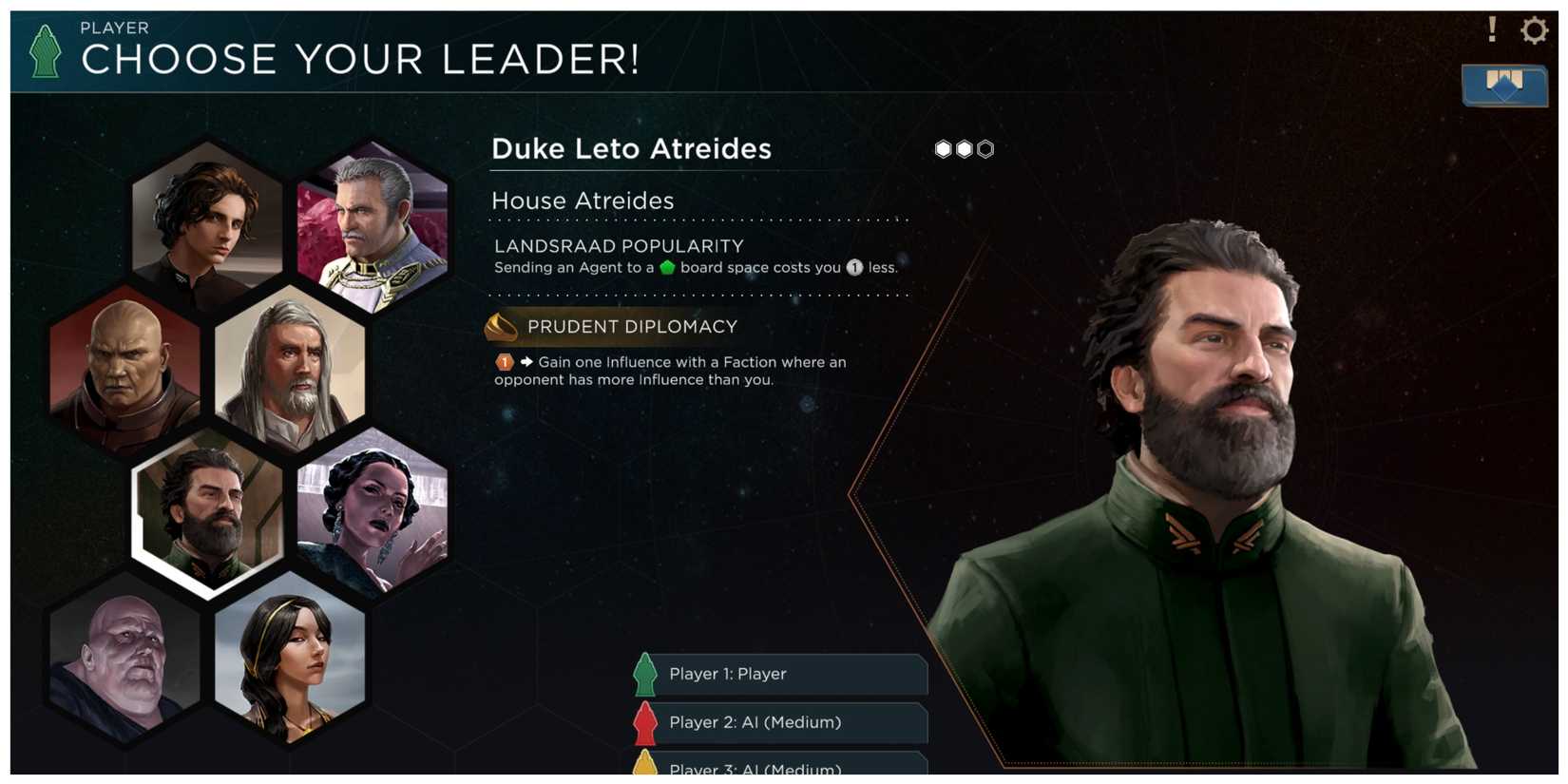Select the first hexagon page indicator

(x=942, y=148)
